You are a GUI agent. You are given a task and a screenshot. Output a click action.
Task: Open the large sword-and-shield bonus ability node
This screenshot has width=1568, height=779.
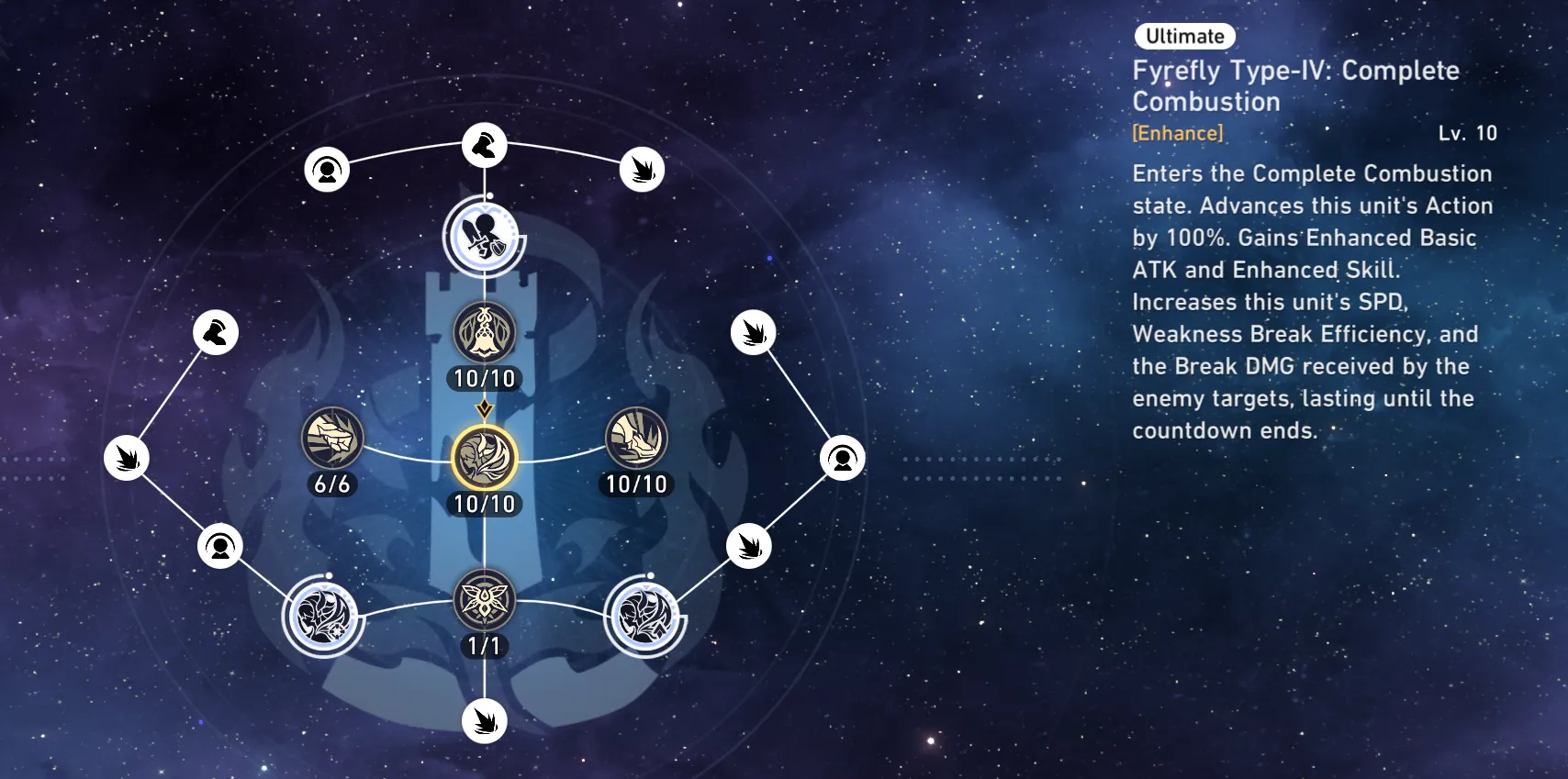click(x=485, y=236)
